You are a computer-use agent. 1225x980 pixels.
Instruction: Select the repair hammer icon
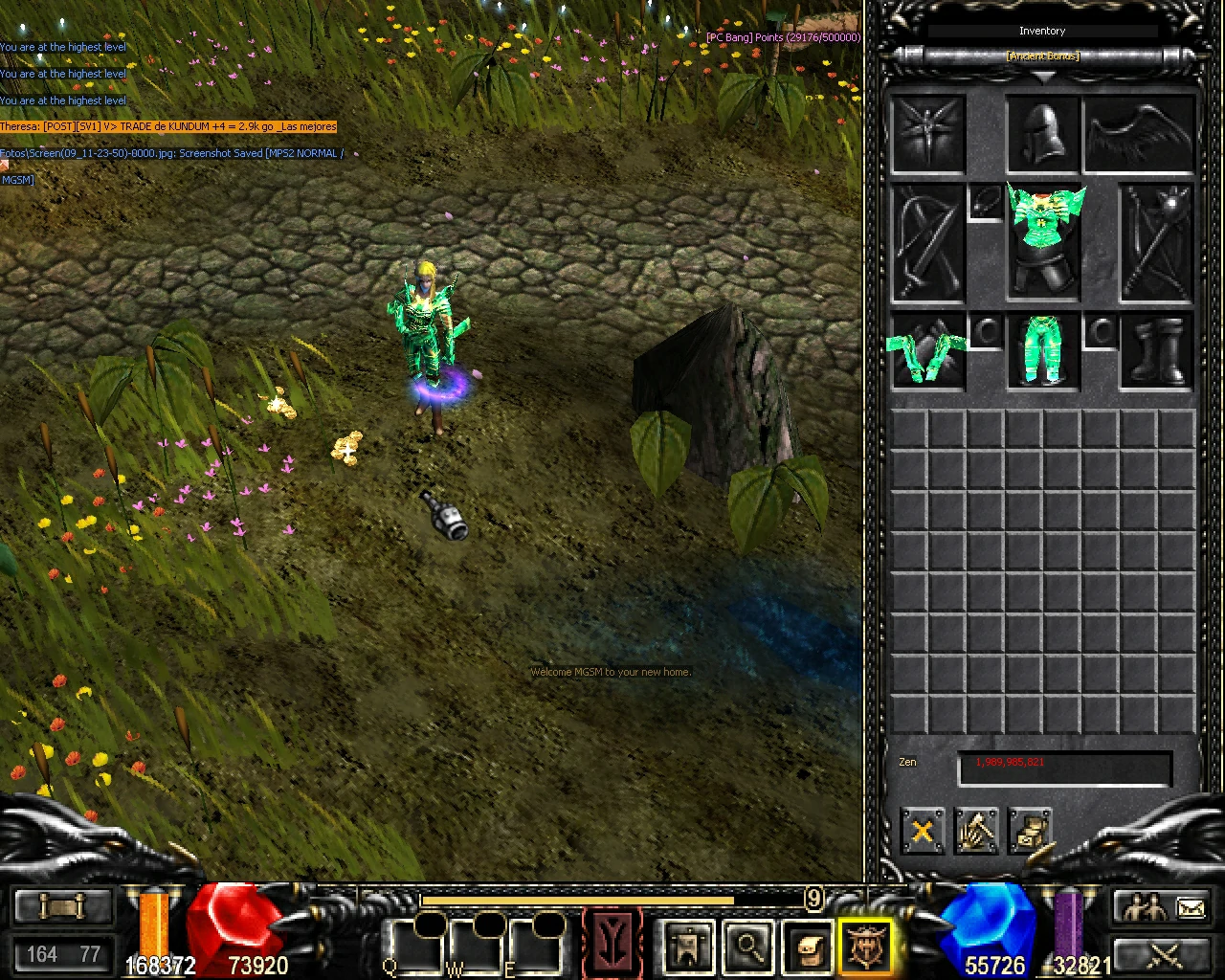click(x=976, y=831)
